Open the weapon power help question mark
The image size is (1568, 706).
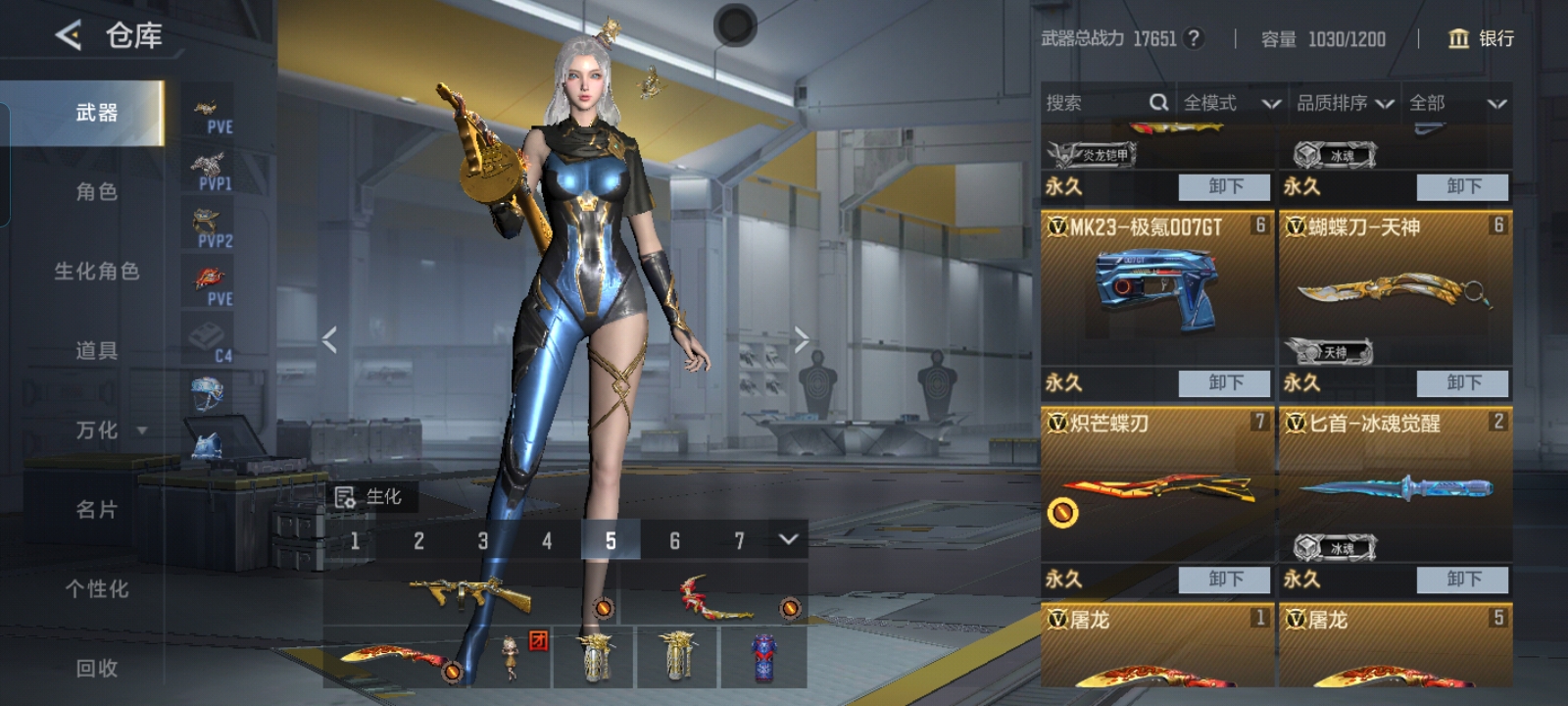click(x=1193, y=38)
